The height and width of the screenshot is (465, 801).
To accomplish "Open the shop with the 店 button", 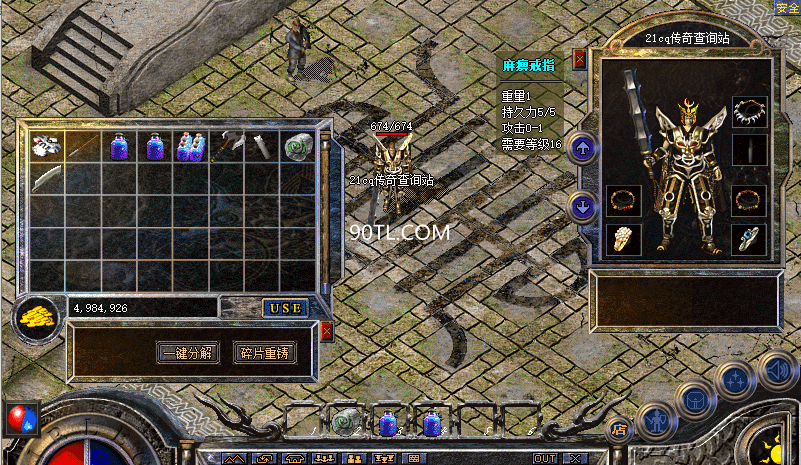I will [618, 429].
